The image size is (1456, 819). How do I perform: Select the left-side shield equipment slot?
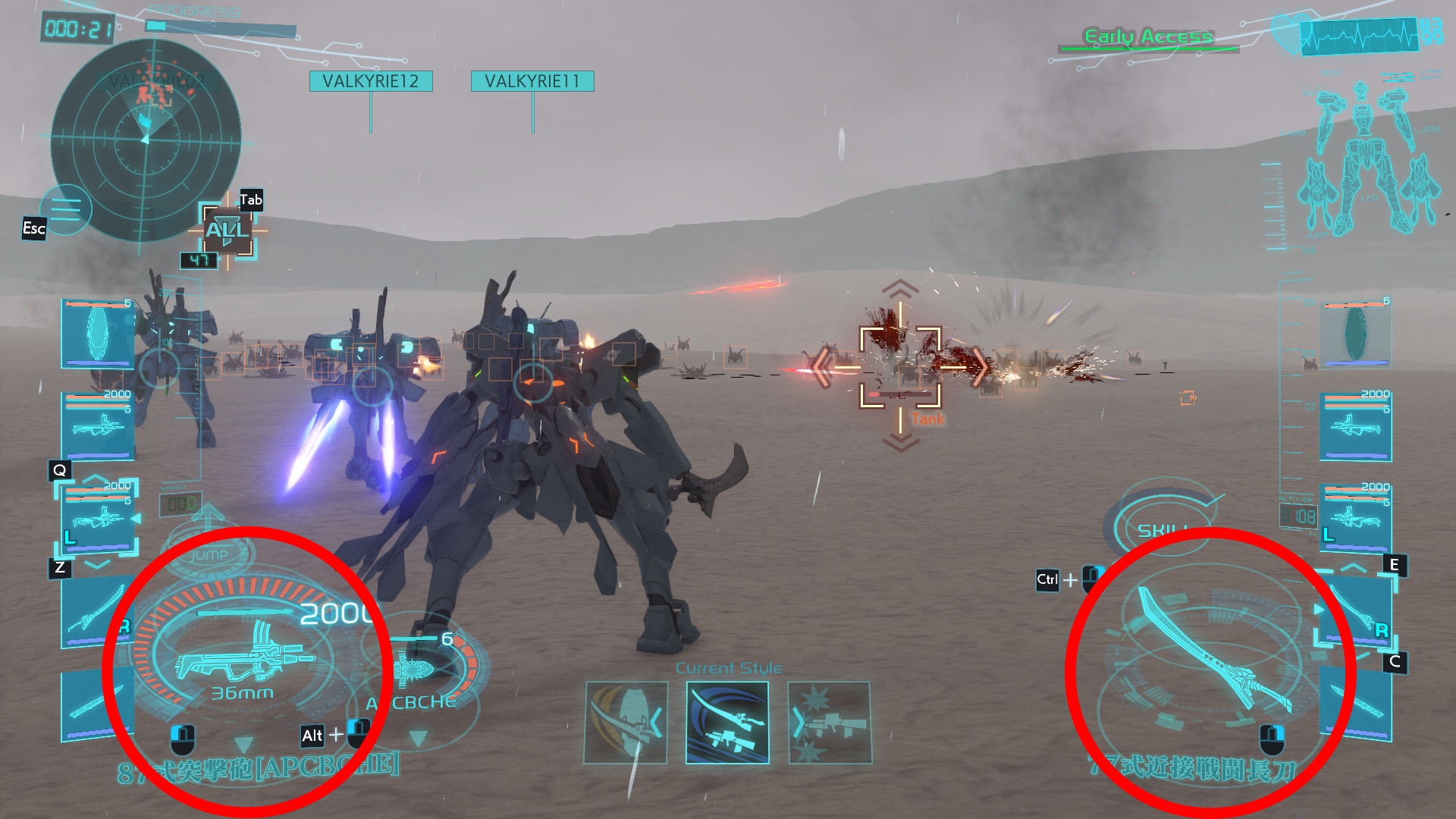pyautogui.click(x=97, y=334)
